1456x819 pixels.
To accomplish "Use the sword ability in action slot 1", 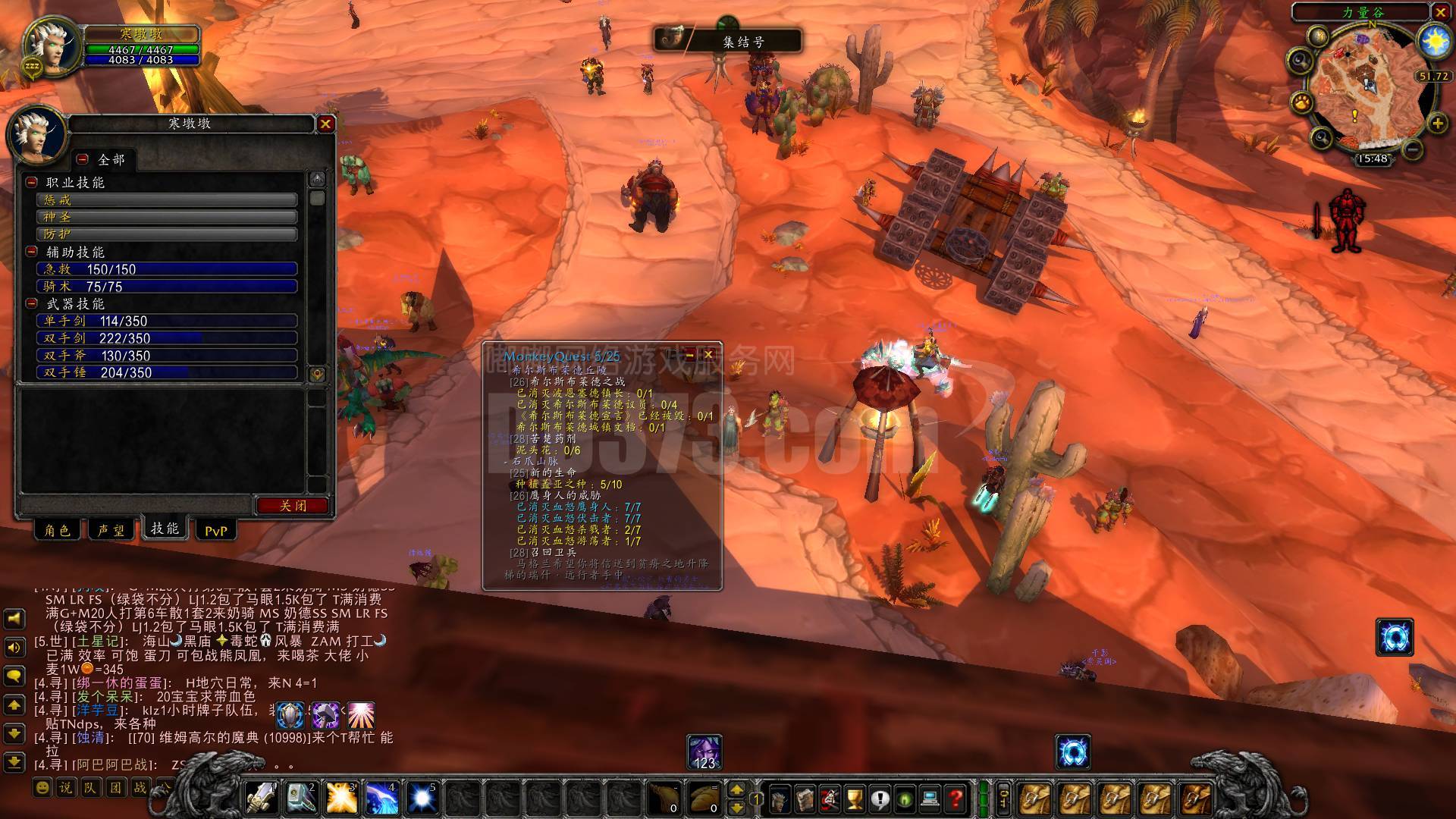I will [x=262, y=798].
